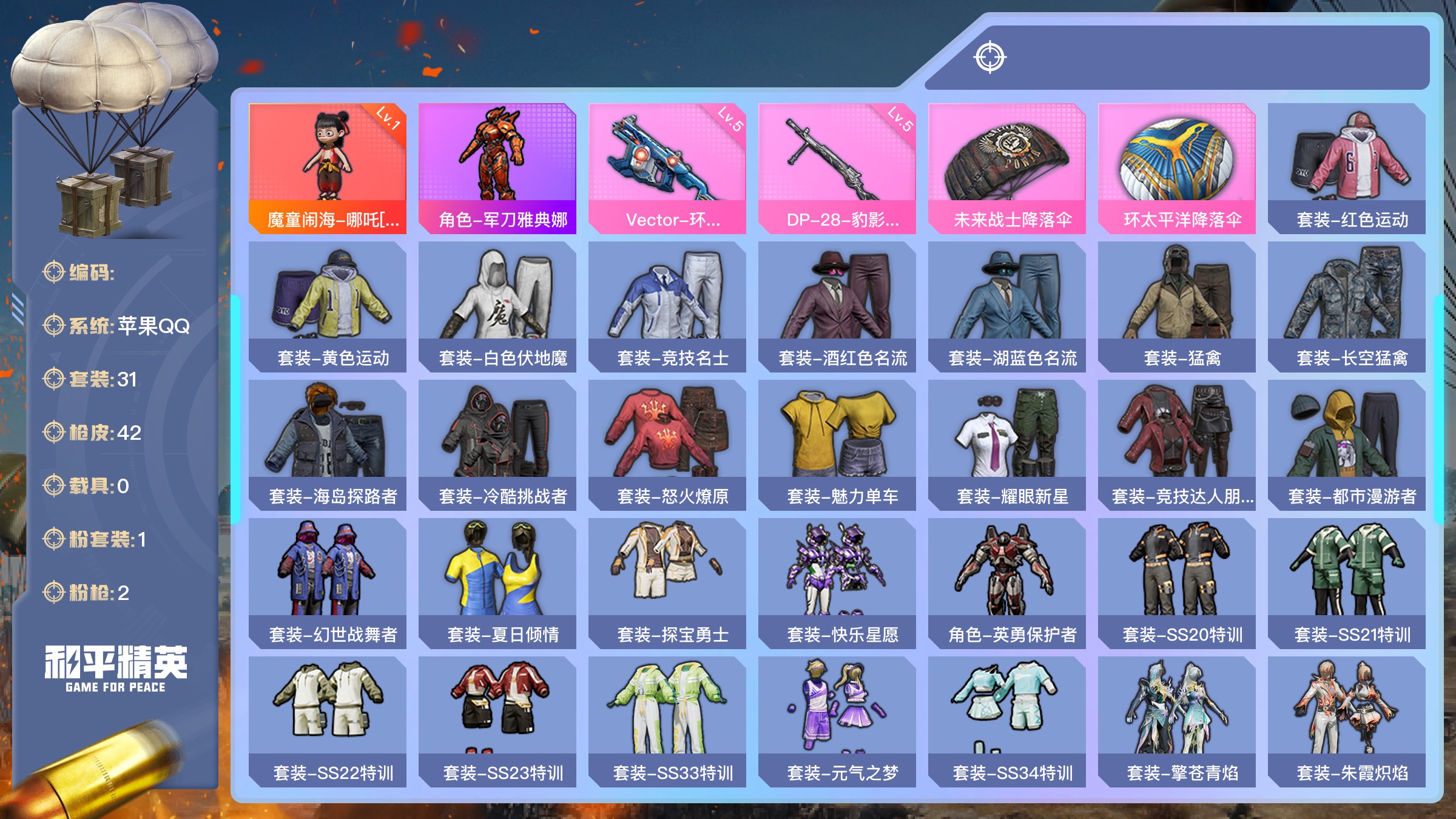The height and width of the screenshot is (819, 1456).
Task: Choose the 套装-魅力单车 yellow outfit
Action: (x=837, y=445)
